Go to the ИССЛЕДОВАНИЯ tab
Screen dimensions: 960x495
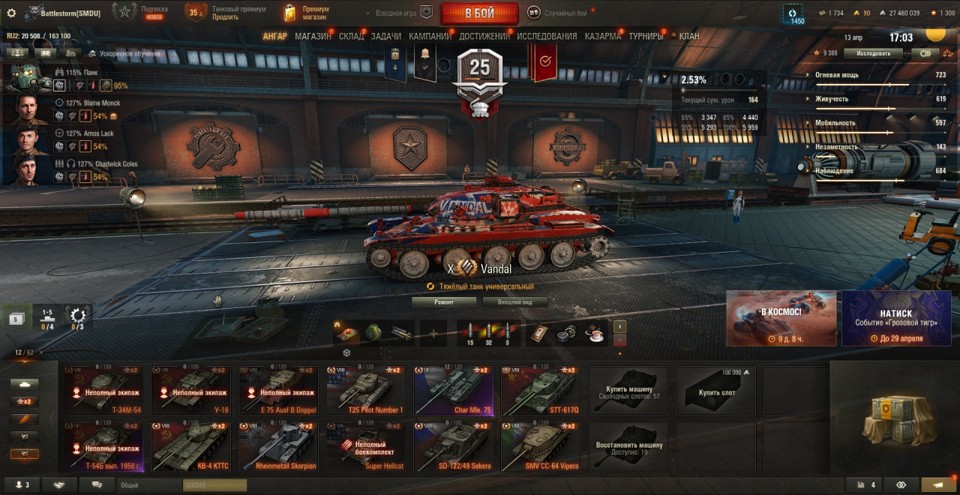point(547,36)
